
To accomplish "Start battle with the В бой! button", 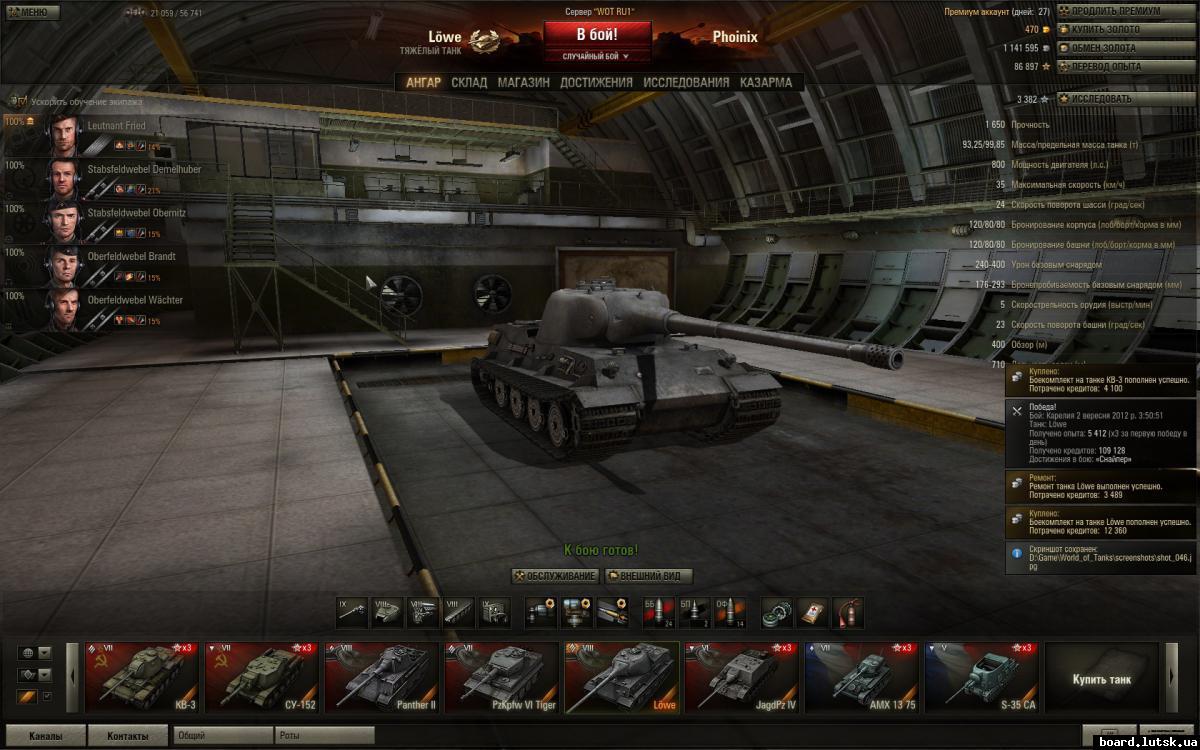I will pos(597,36).
